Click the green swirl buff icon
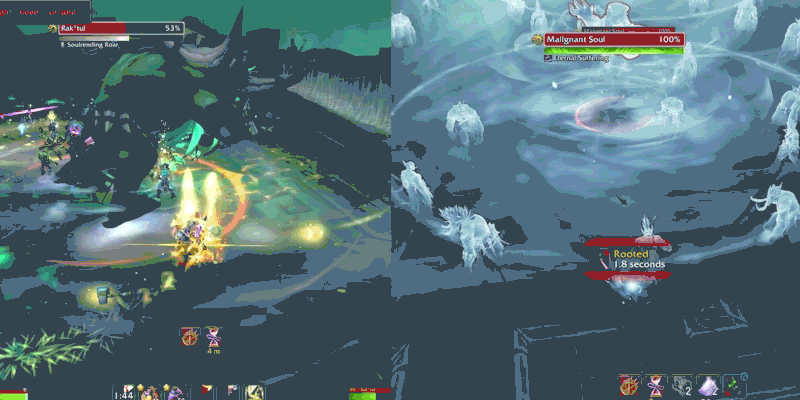This screenshot has width=800, height=400. [735, 385]
